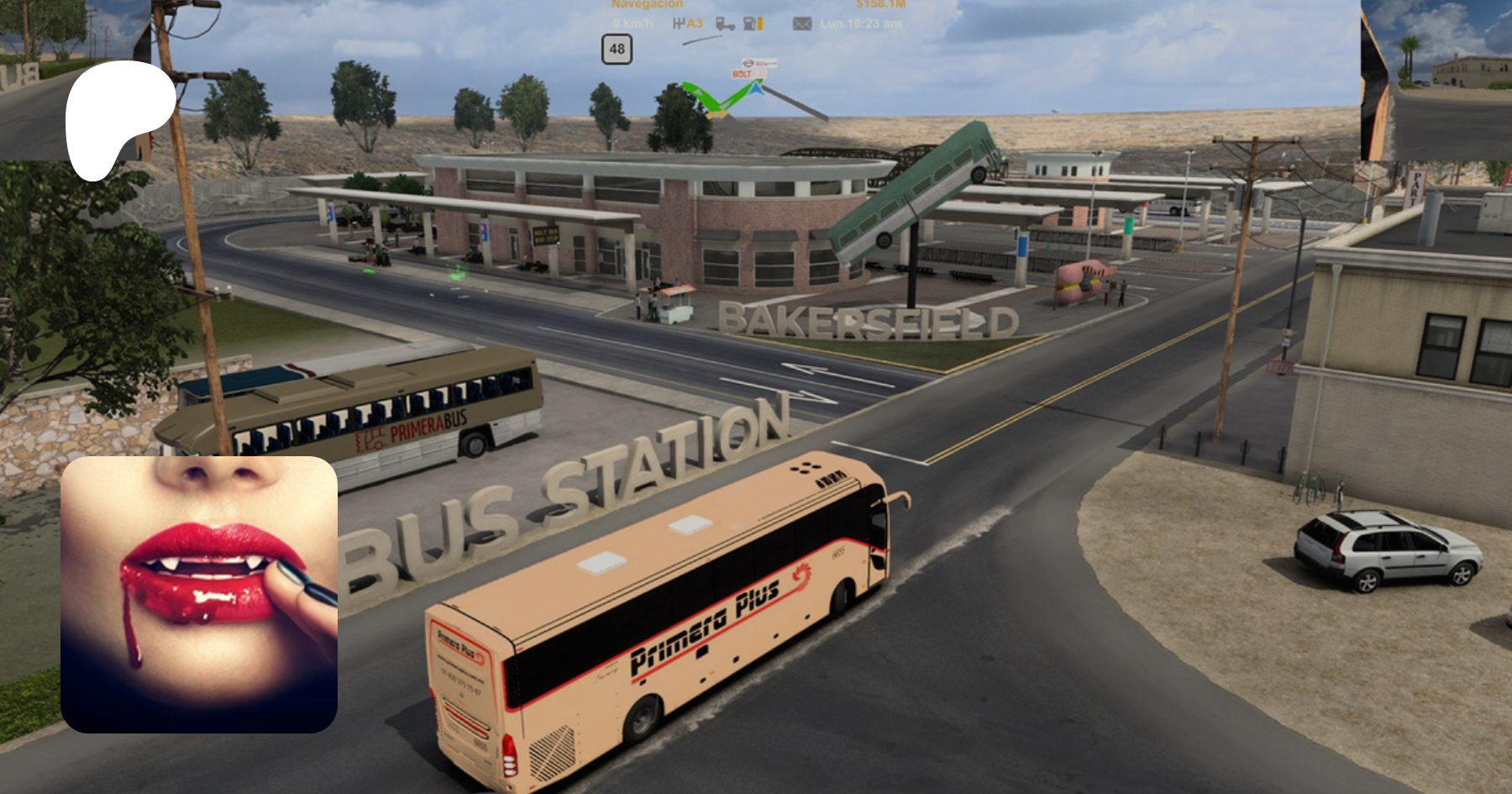This screenshot has width=1512, height=794.
Task: Select the truck damage icon
Action: tap(725, 24)
